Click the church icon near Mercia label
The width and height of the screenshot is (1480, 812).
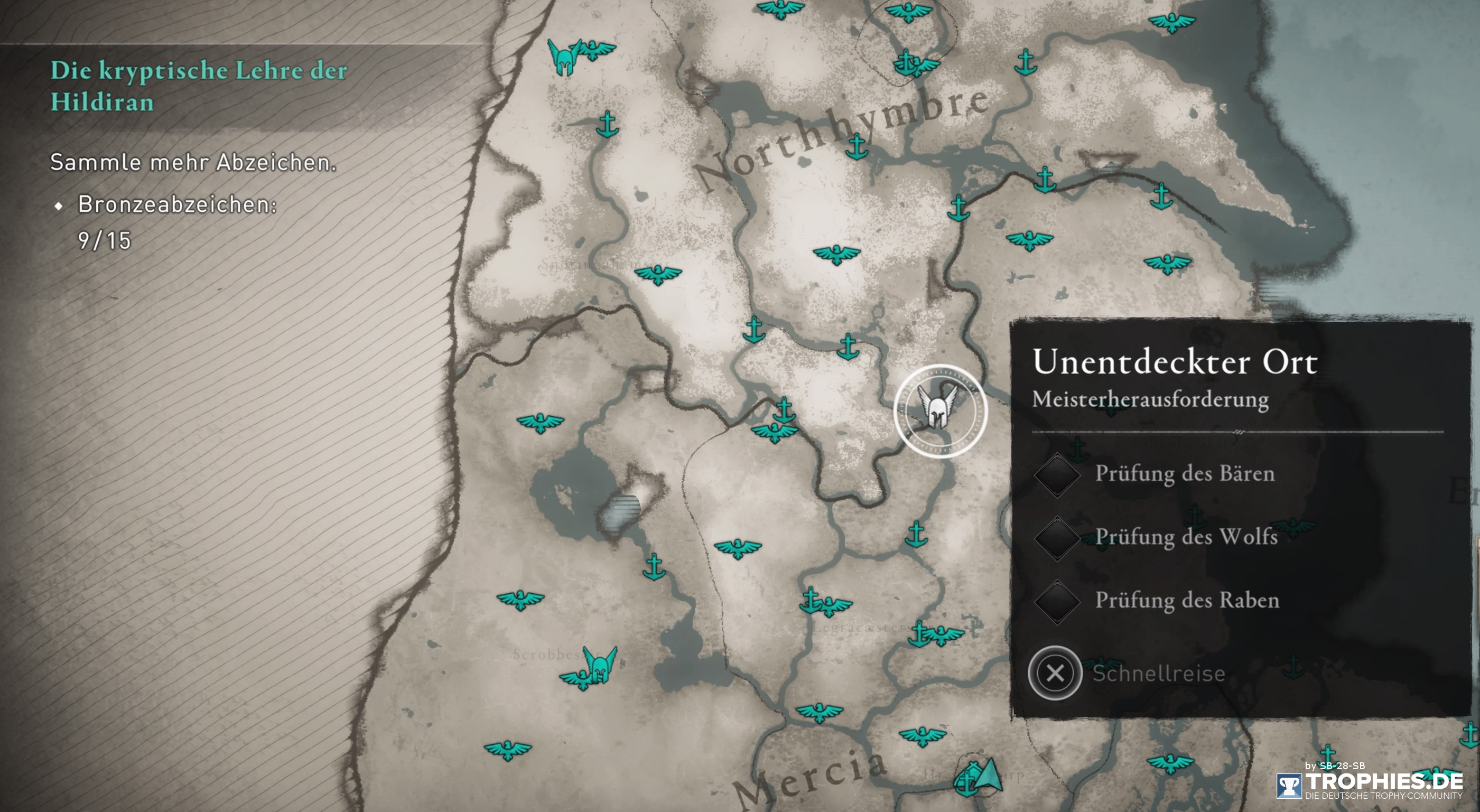966,778
